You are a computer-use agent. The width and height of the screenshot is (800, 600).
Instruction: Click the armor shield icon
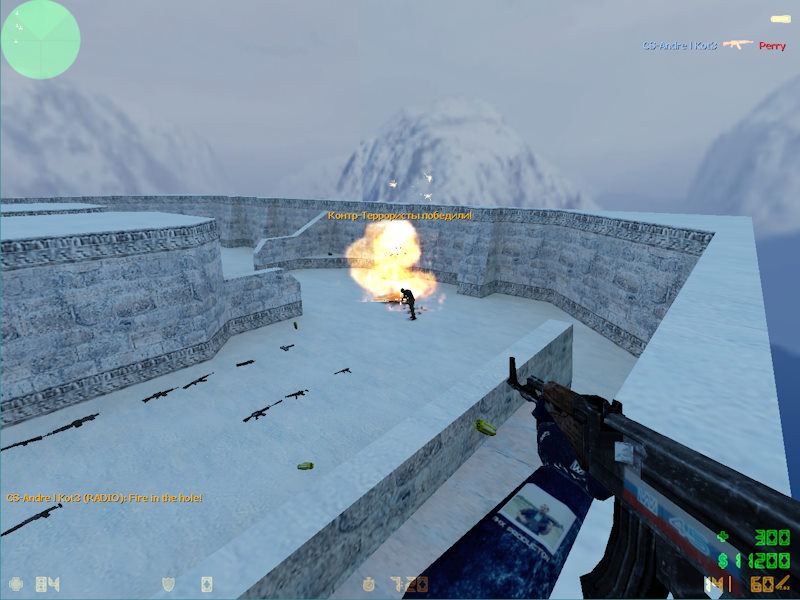[x=167, y=583]
